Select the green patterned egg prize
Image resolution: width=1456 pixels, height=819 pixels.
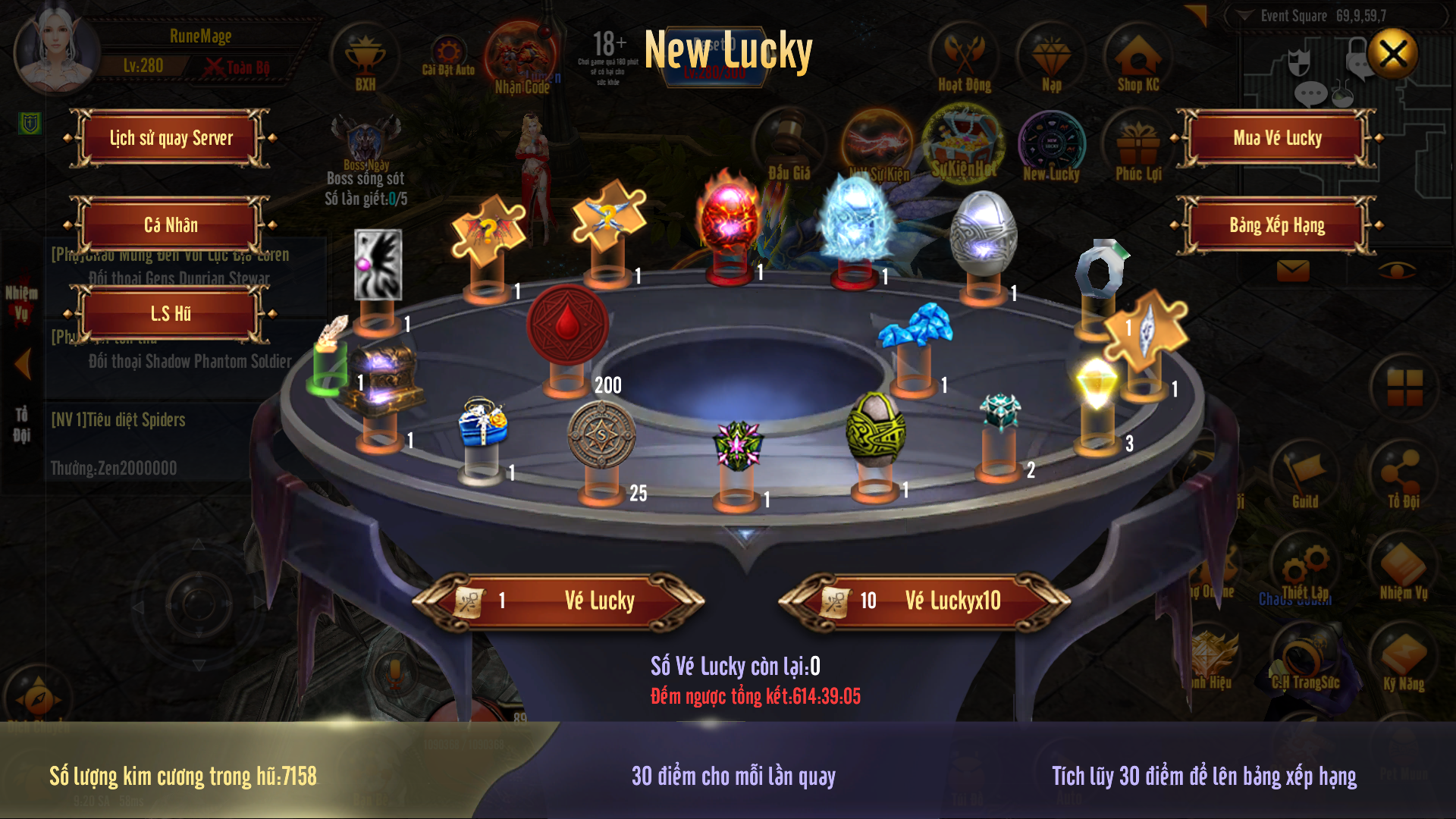click(875, 429)
